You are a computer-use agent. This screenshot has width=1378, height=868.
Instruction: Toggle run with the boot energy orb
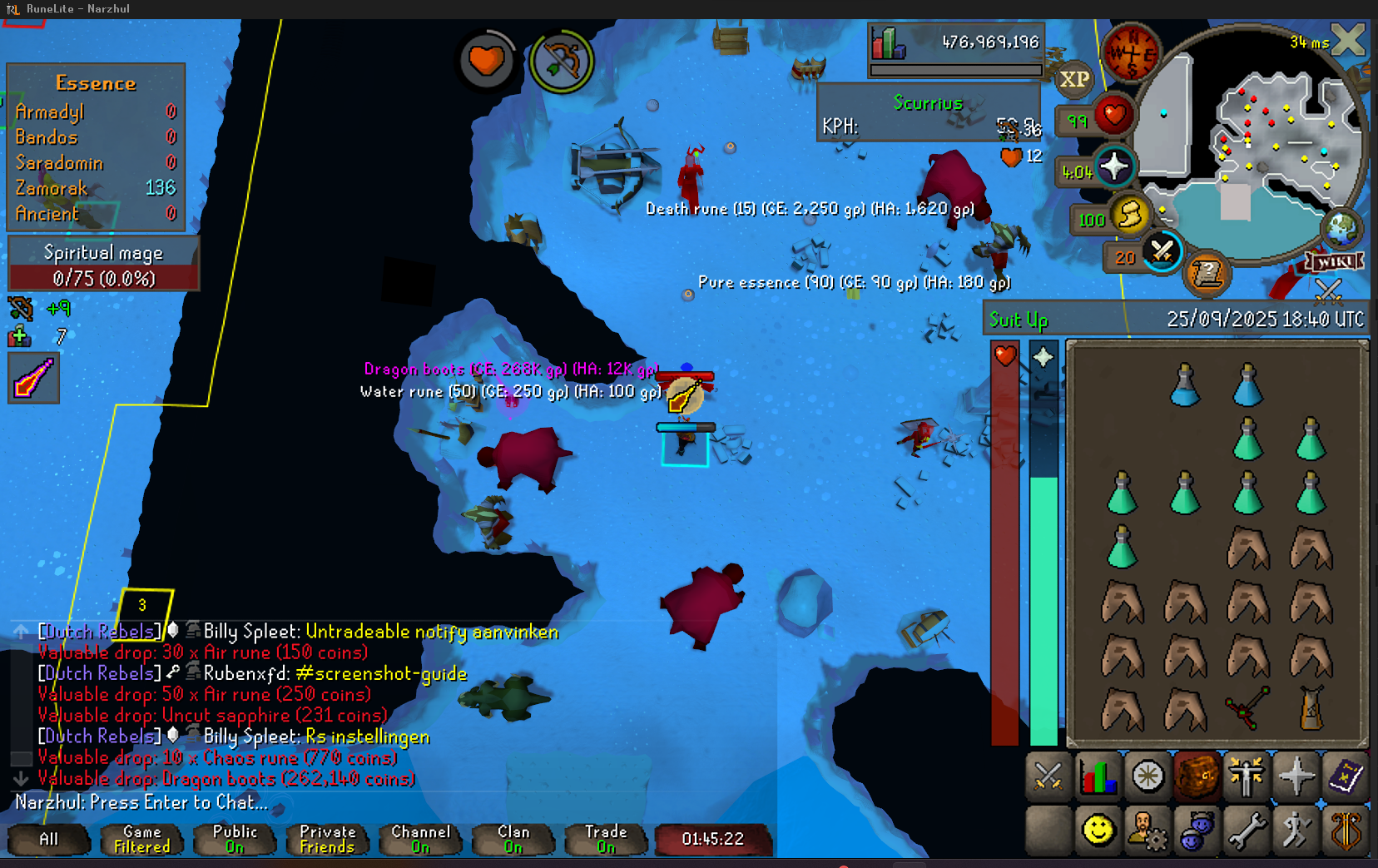(x=1130, y=216)
